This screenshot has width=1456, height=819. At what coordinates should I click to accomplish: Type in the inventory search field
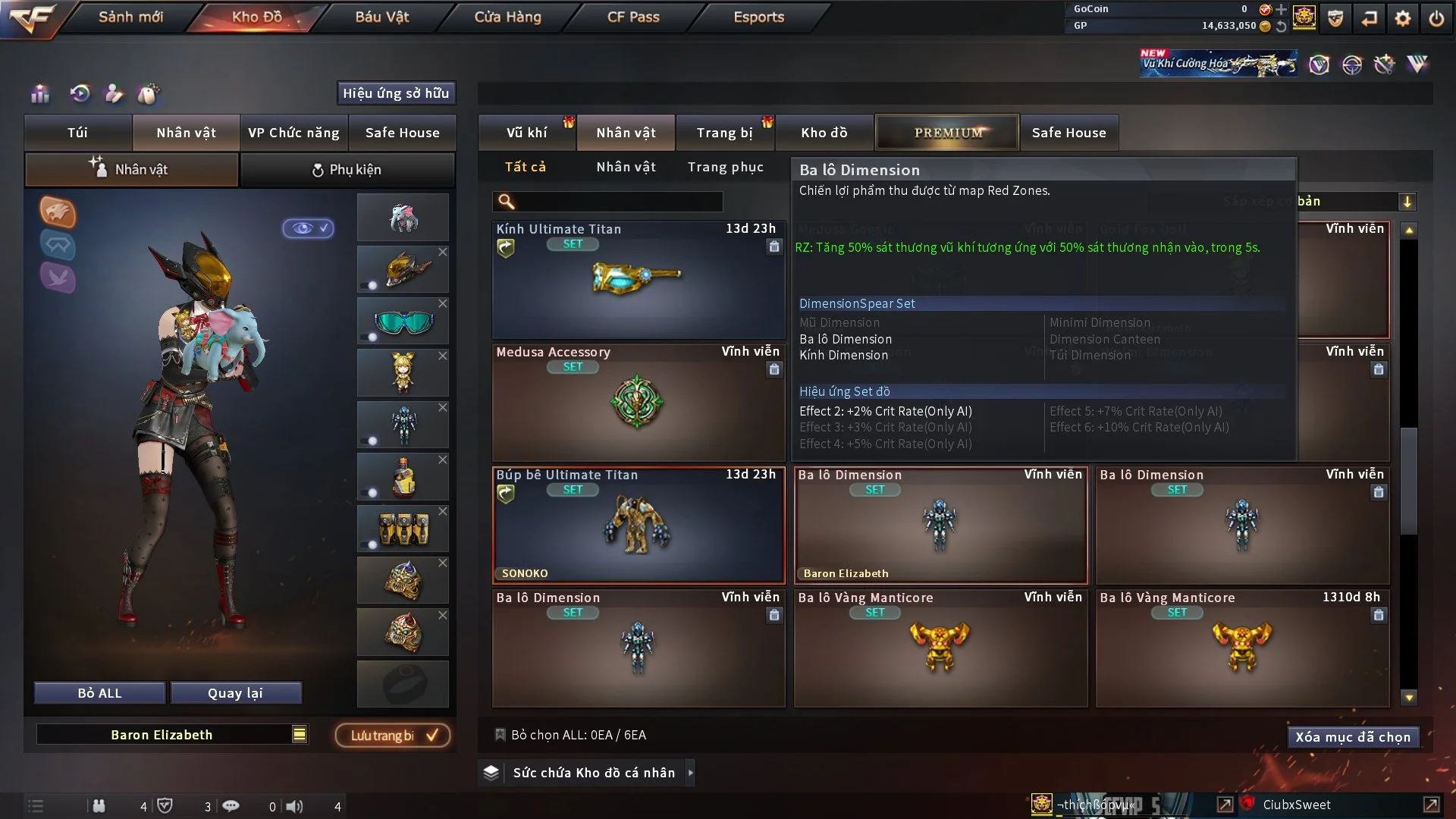(618, 202)
